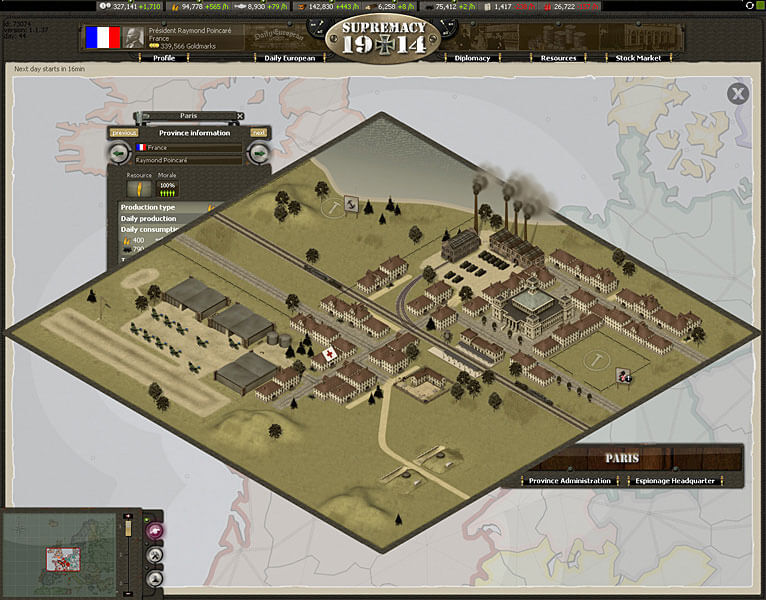The height and width of the screenshot is (600, 766).
Task: Open the Stock Market menu
Action: pyautogui.click(x=637, y=58)
